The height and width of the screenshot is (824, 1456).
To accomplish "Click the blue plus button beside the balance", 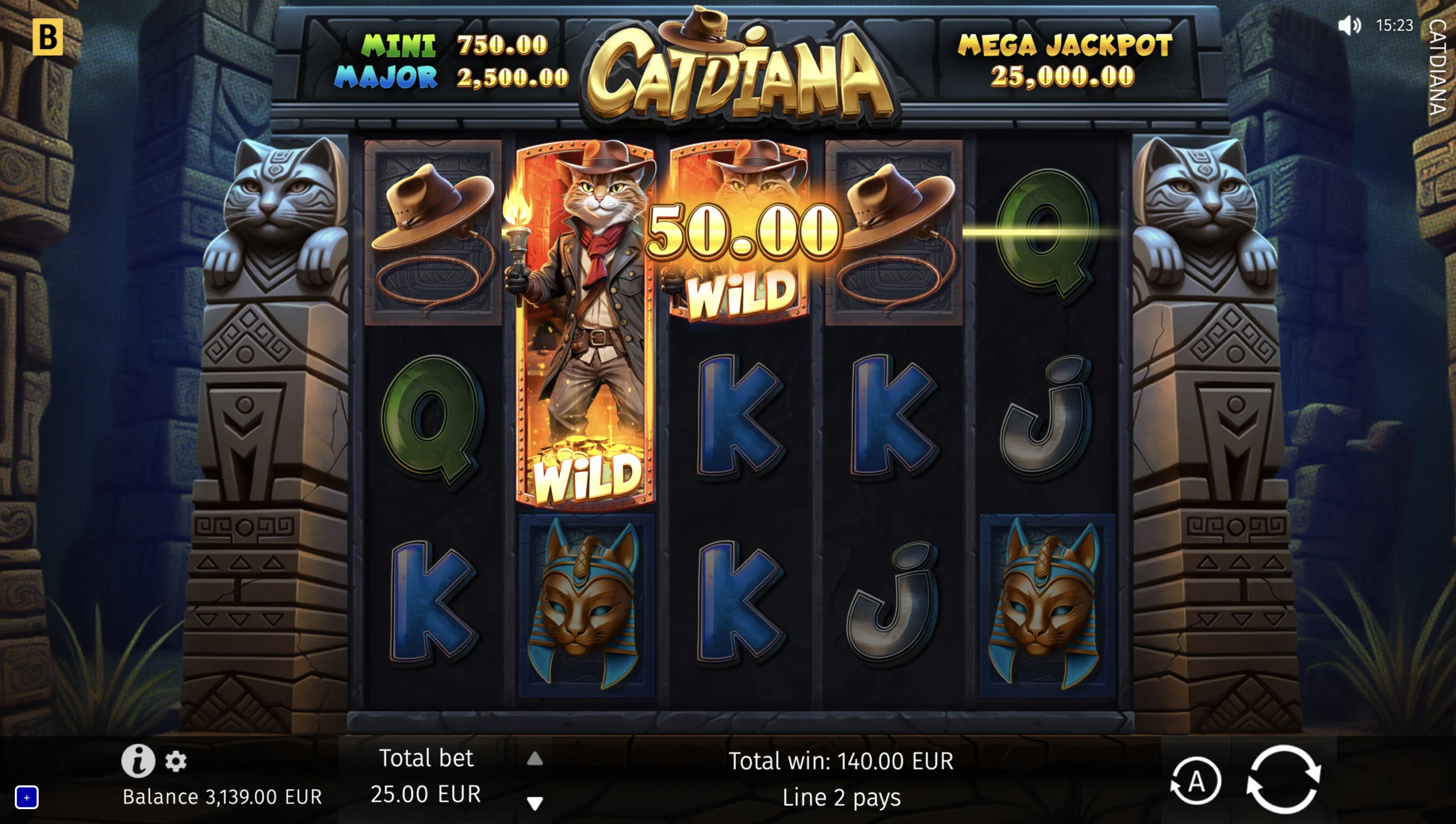I will 27,797.
